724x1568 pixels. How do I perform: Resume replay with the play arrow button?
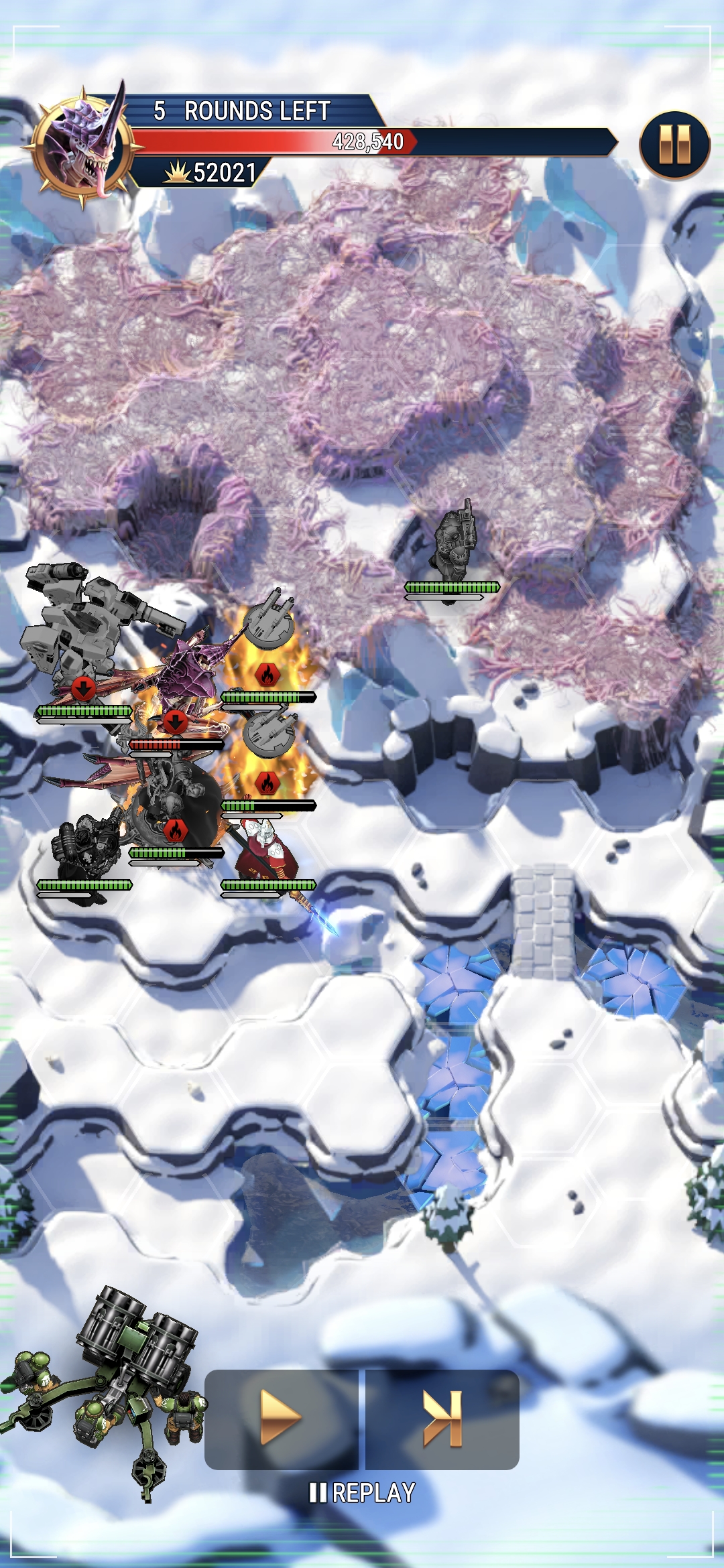click(281, 1418)
